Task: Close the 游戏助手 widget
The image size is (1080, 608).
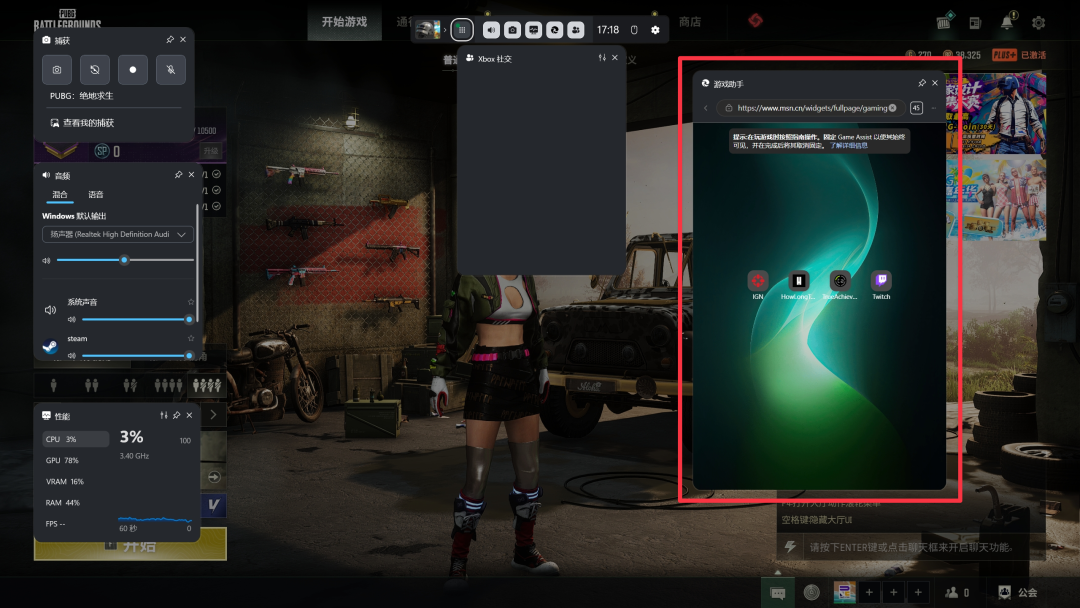Action: (935, 83)
